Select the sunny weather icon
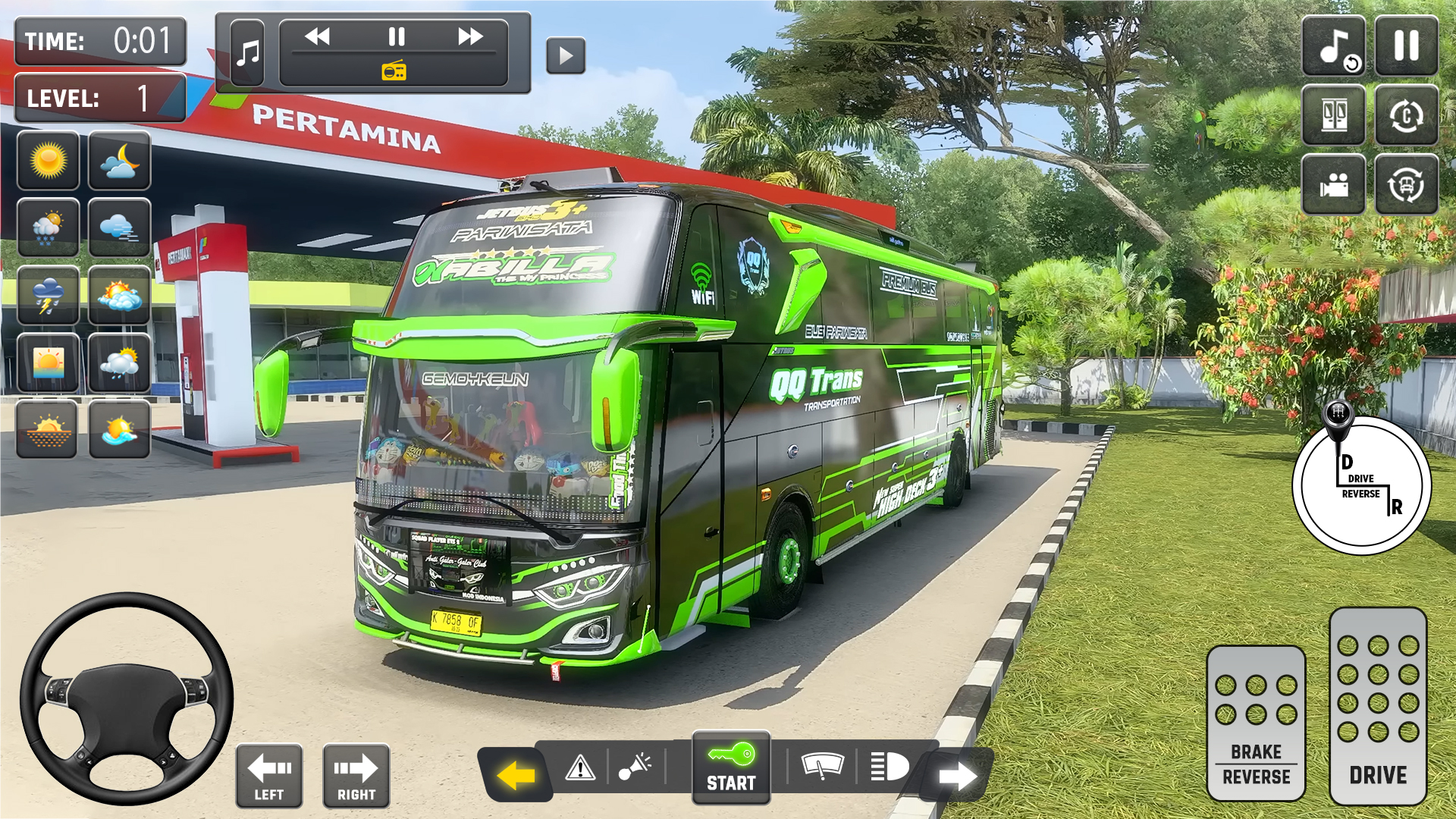The width and height of the screenshot is (1456, 819). click(49, 161)
